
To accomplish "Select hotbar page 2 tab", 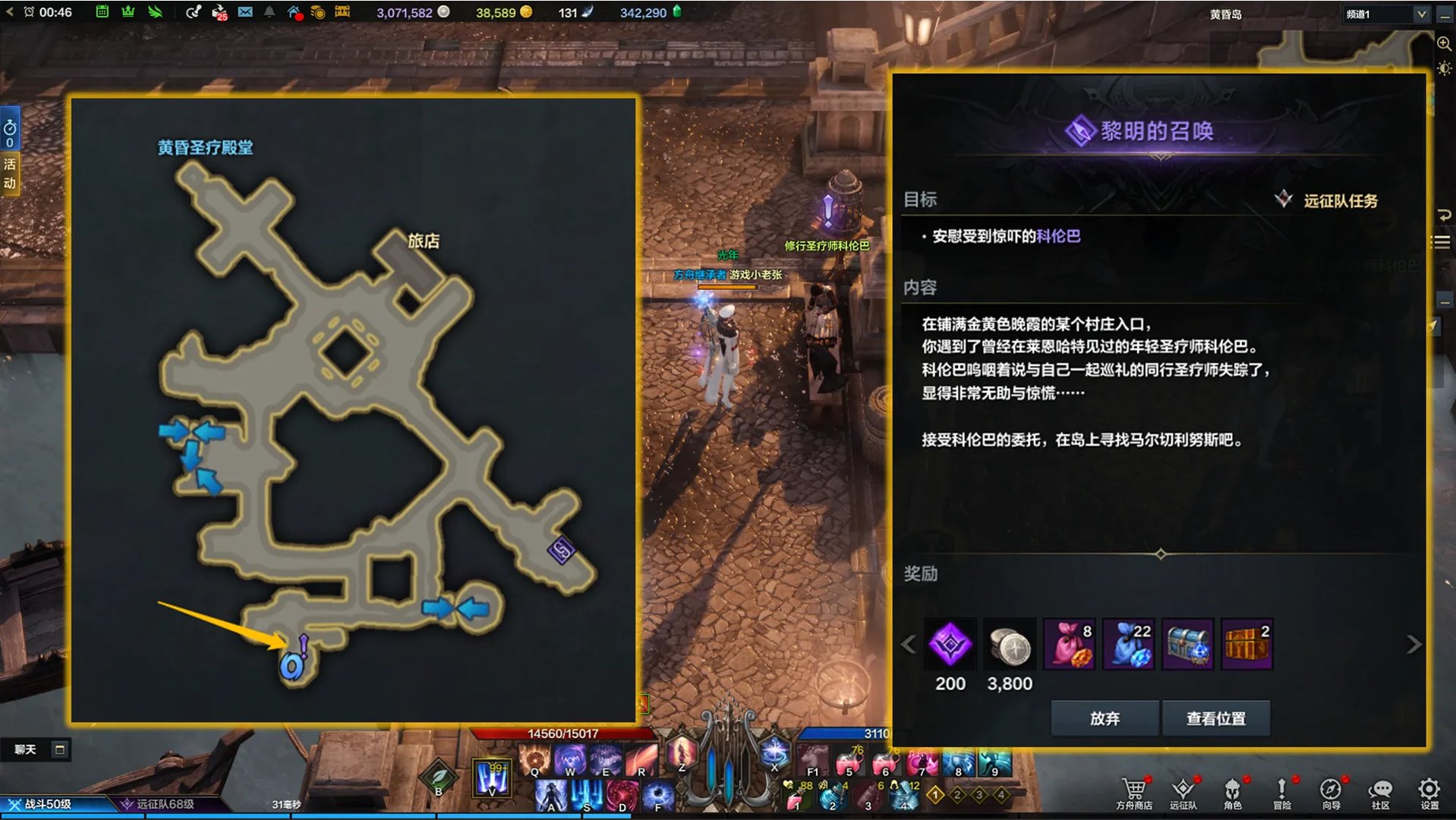I will coord(957,795).
